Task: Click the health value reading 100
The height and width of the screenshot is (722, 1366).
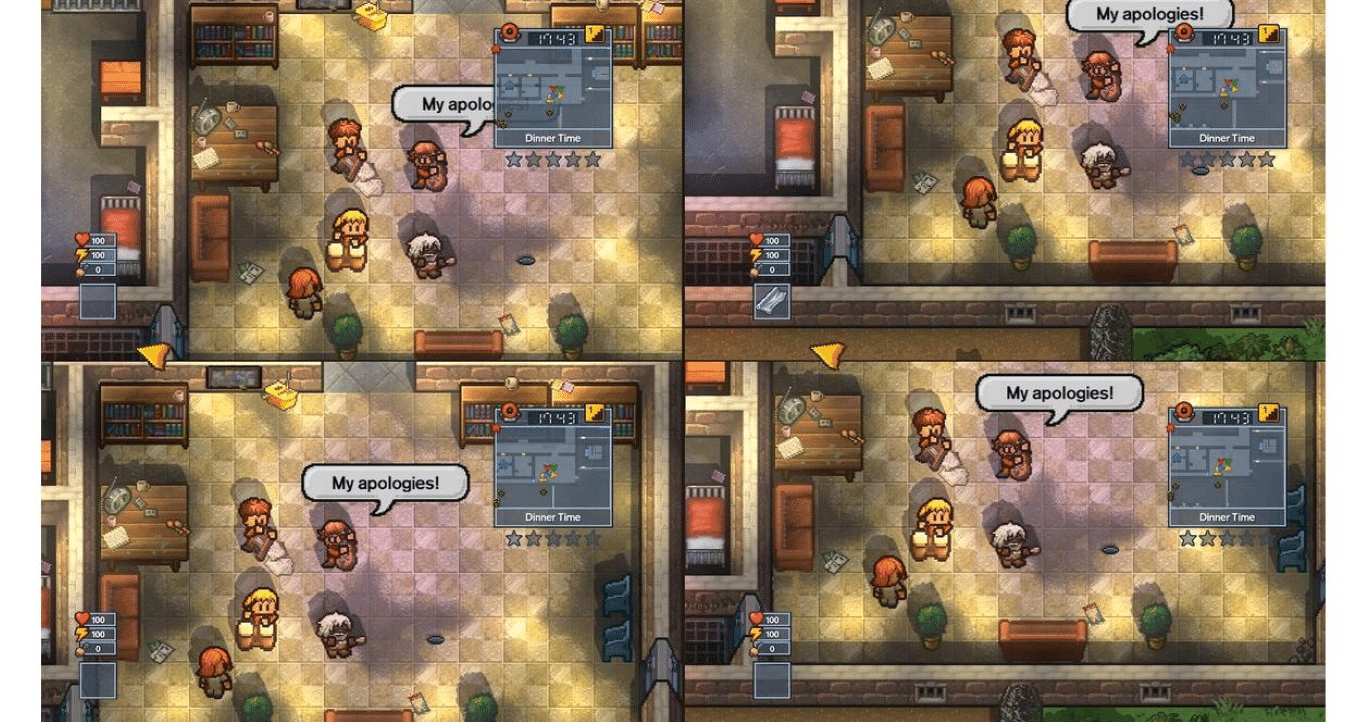Action: [x=100, y=241]
